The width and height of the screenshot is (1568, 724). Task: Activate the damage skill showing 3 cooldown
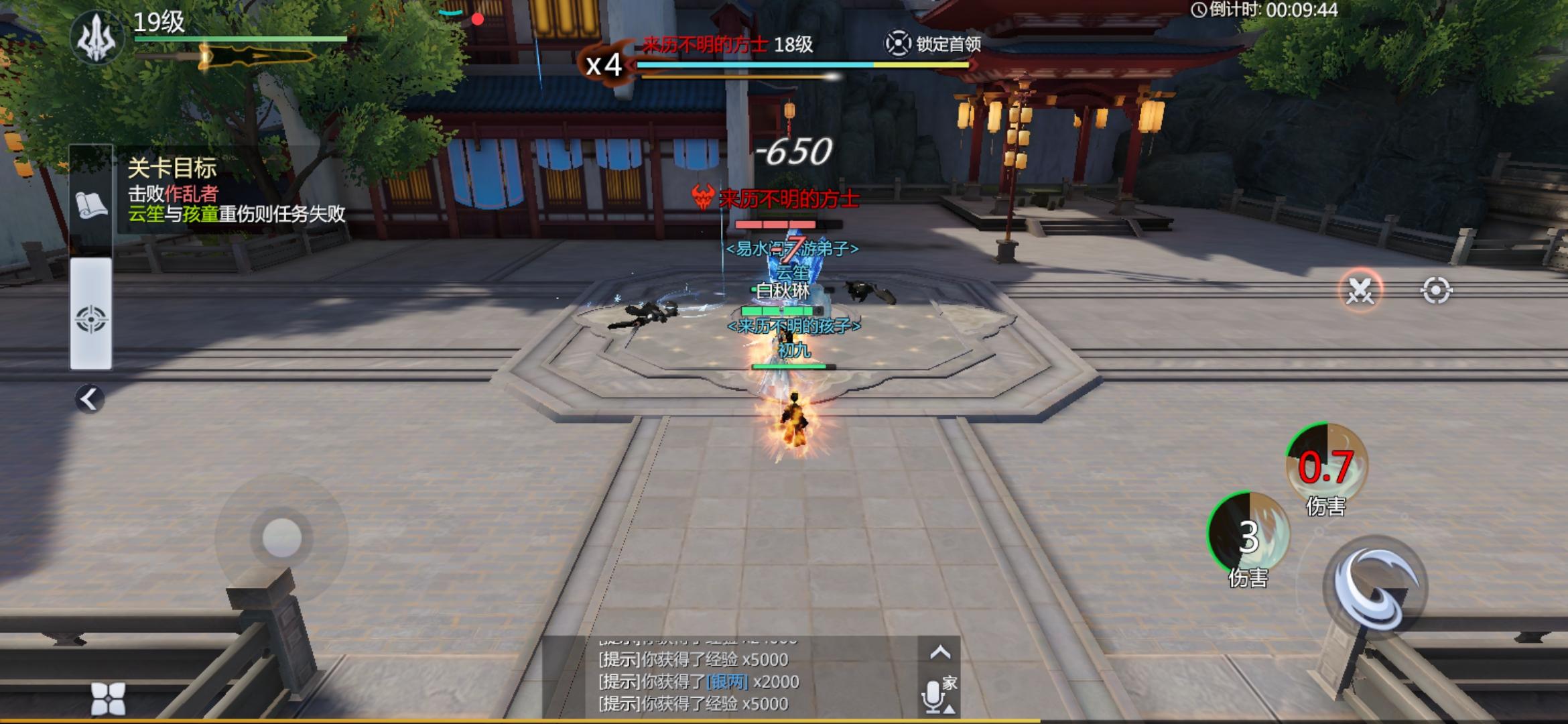pyautogui.click(x=1248, y=534)
